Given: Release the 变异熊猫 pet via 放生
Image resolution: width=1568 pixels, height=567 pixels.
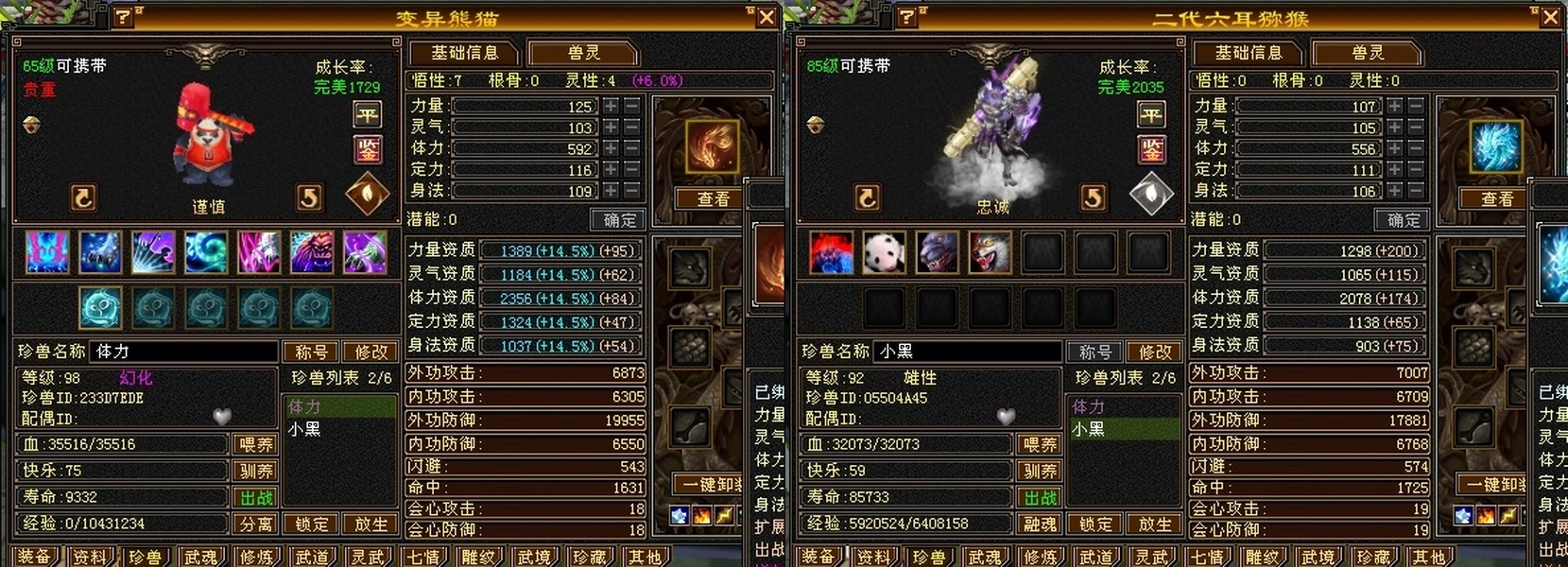Looking at the screenshot, I should click(370, 524).
